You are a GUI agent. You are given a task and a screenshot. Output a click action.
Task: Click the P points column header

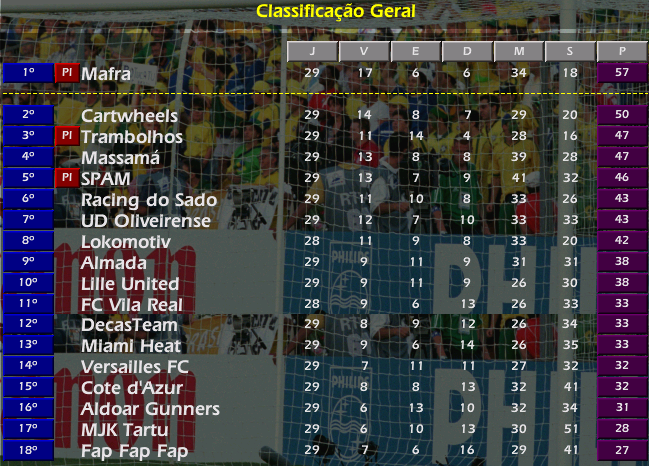[621, 51]
